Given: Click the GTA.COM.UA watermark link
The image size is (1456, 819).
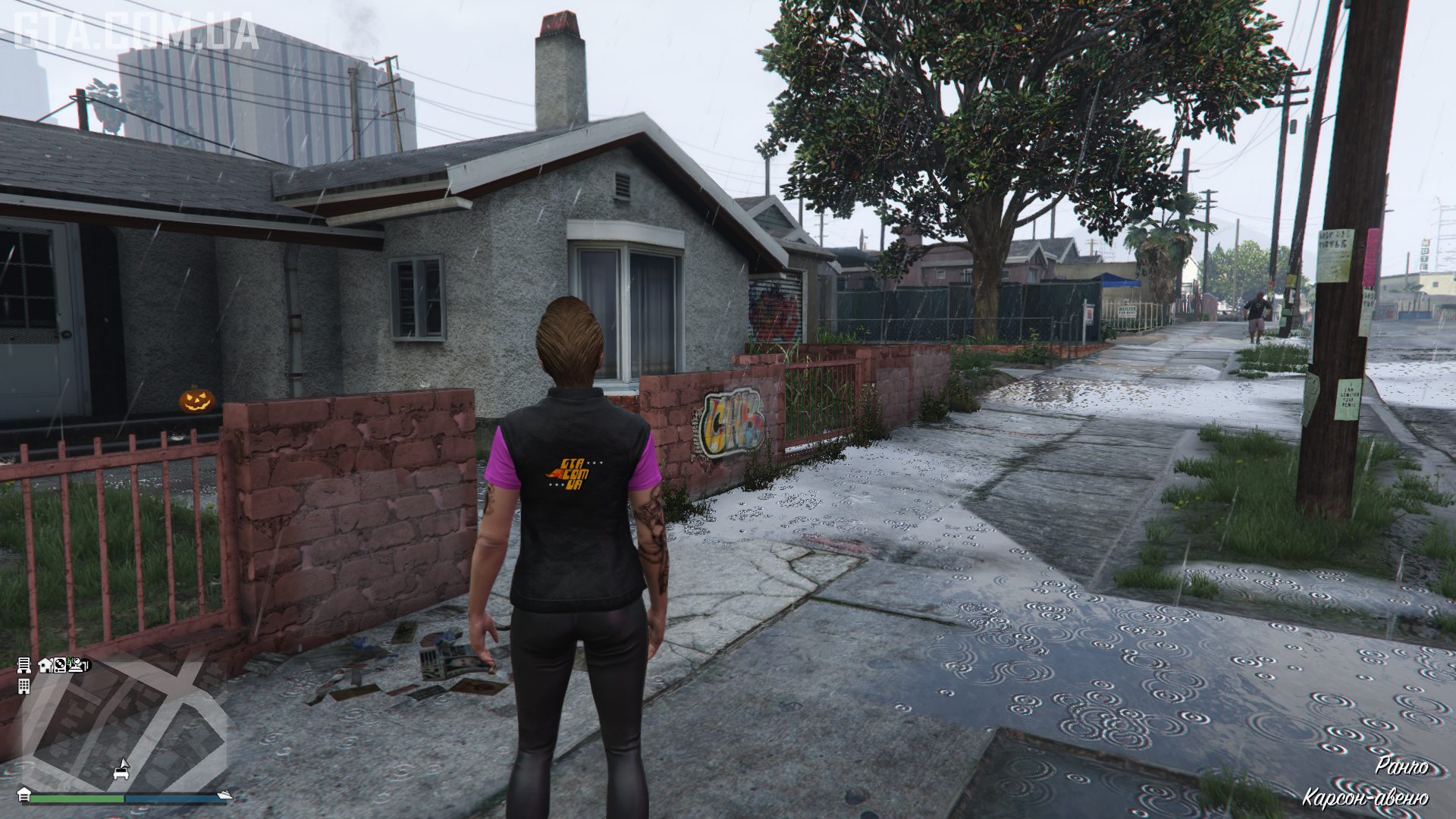Looking at the screenshot, I should pyautogui.click(x=136, y=32).
